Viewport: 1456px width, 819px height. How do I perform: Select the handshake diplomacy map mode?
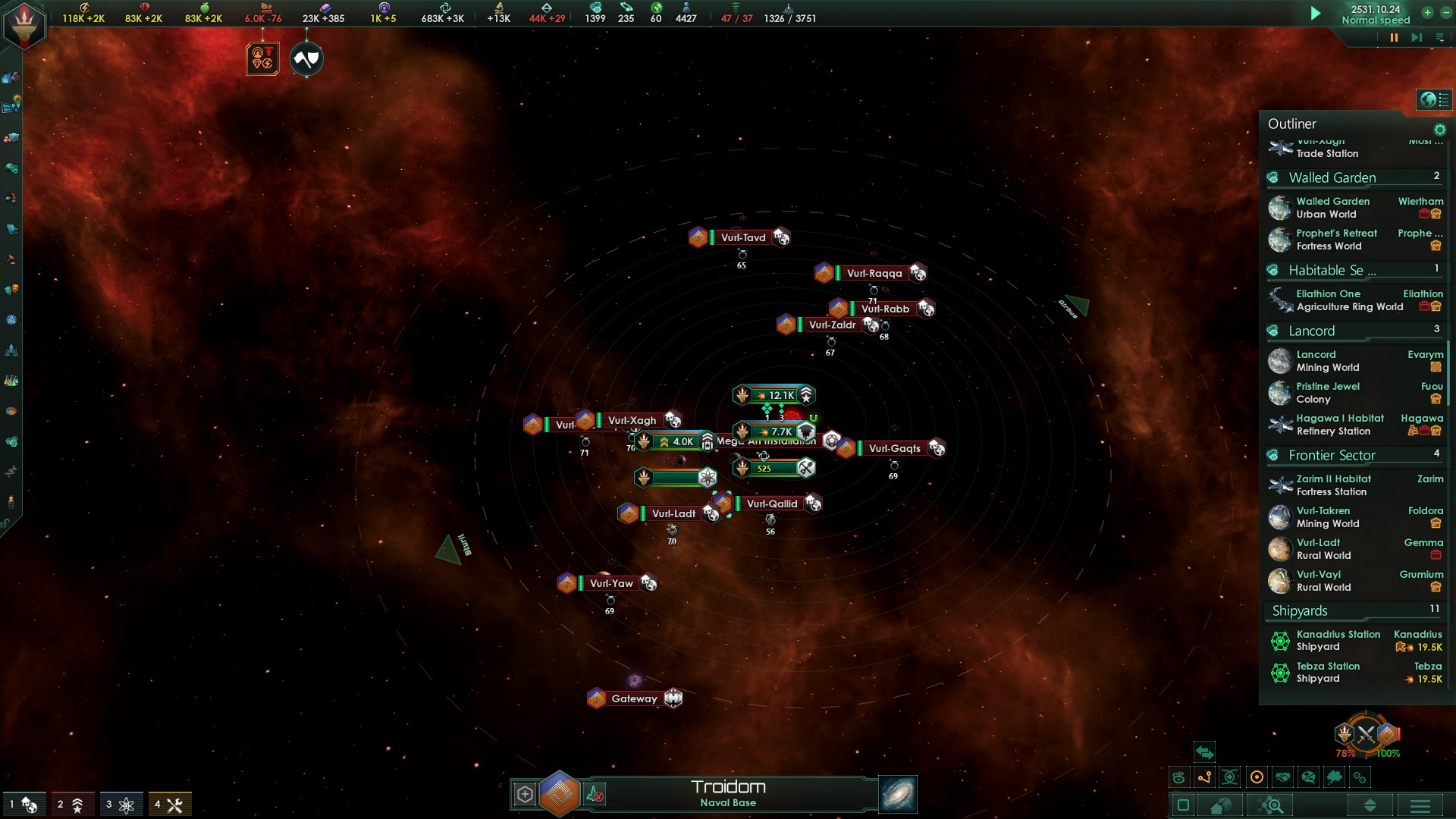tap(1282, 776)
